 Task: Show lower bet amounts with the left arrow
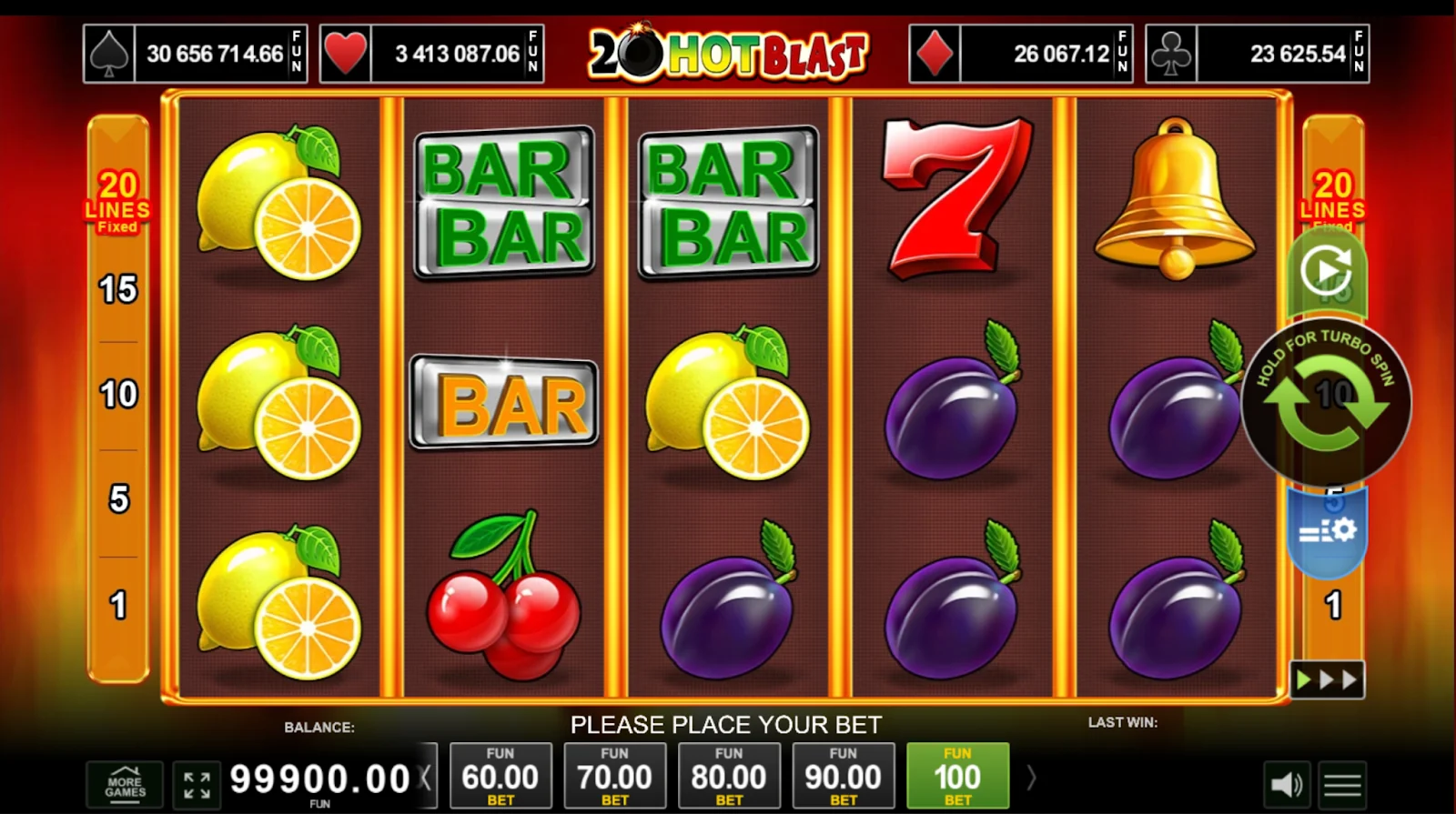[x=426, y=778]
